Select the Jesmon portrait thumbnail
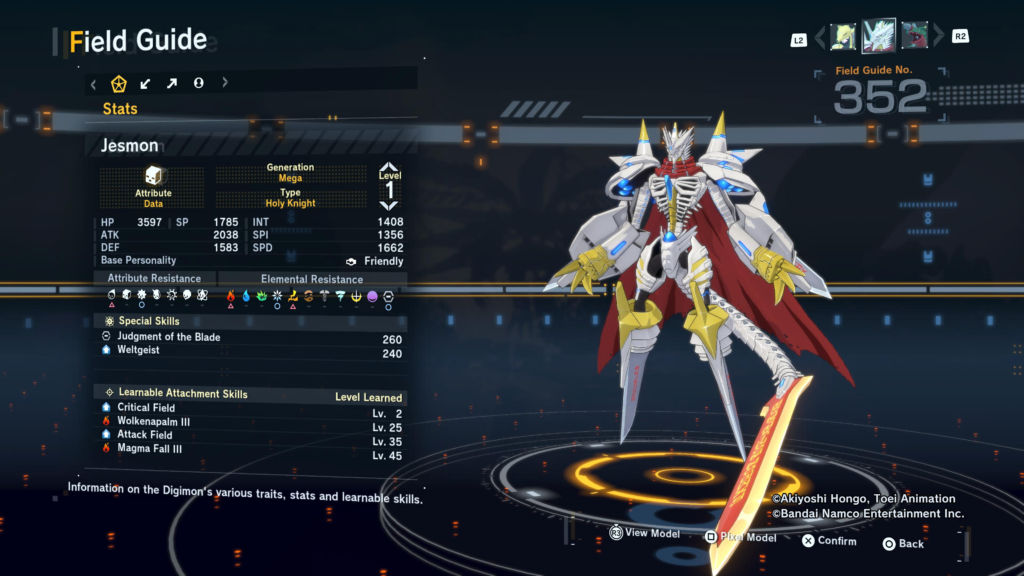This screenshot has height=576, width=1024. pyautogui.click(x=879, y=37)
